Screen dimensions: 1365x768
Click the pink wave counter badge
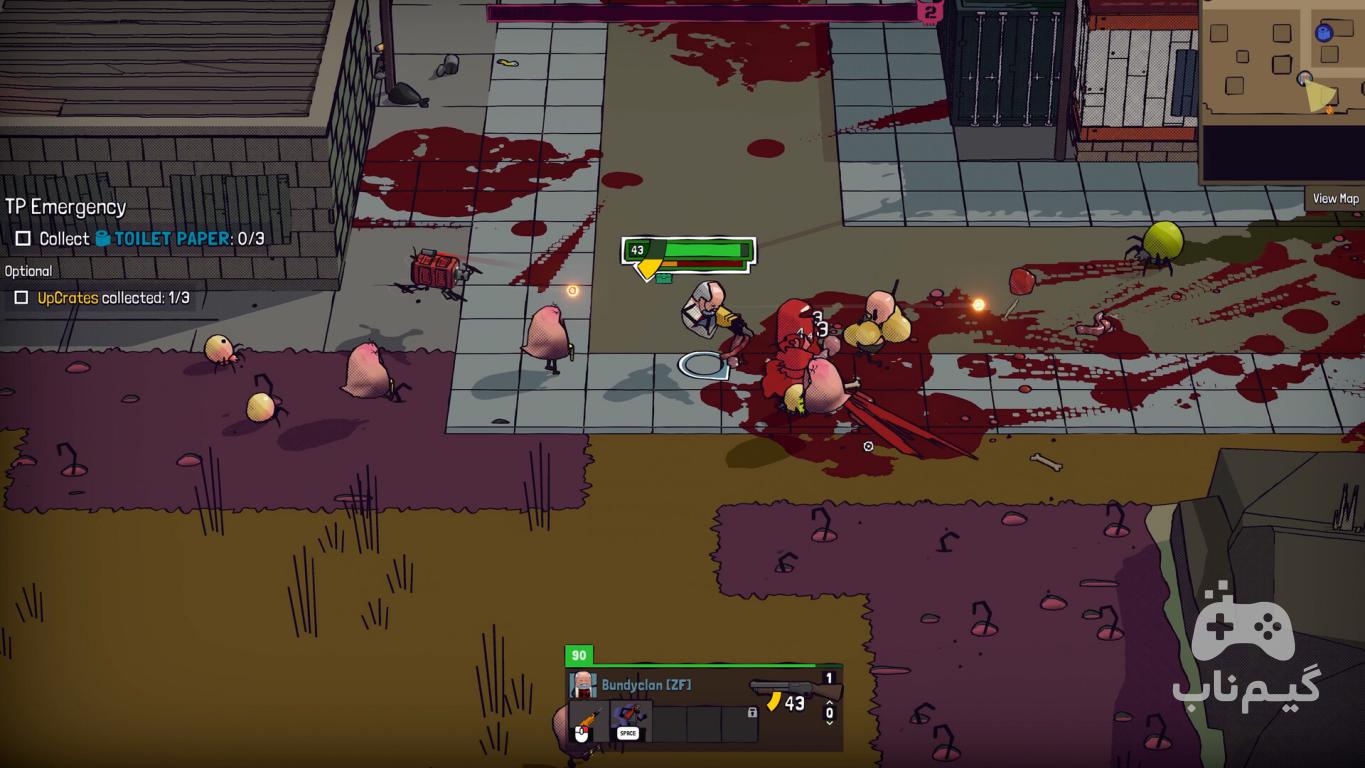click(x=930, y=12)
